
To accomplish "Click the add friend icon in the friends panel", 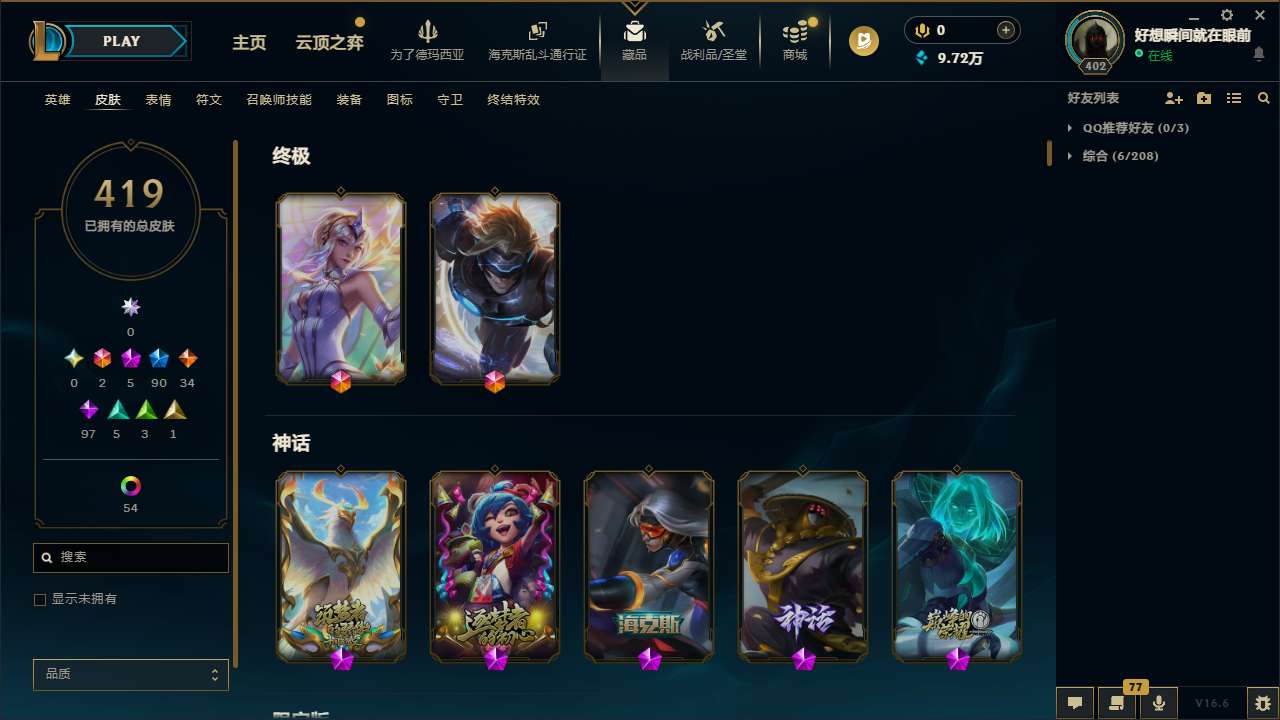I will point(1174,98).
